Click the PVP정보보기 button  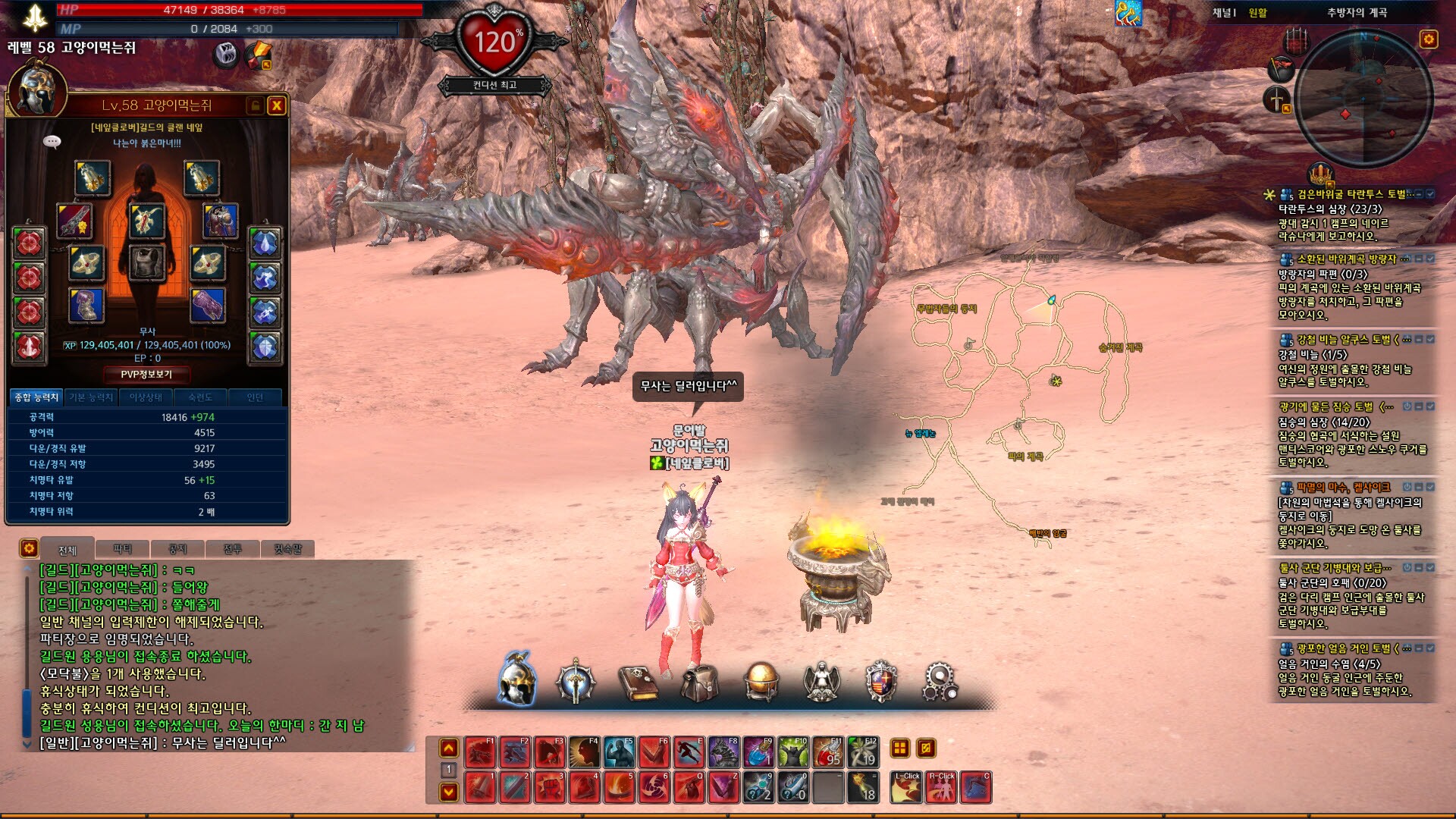pos(146,375)
